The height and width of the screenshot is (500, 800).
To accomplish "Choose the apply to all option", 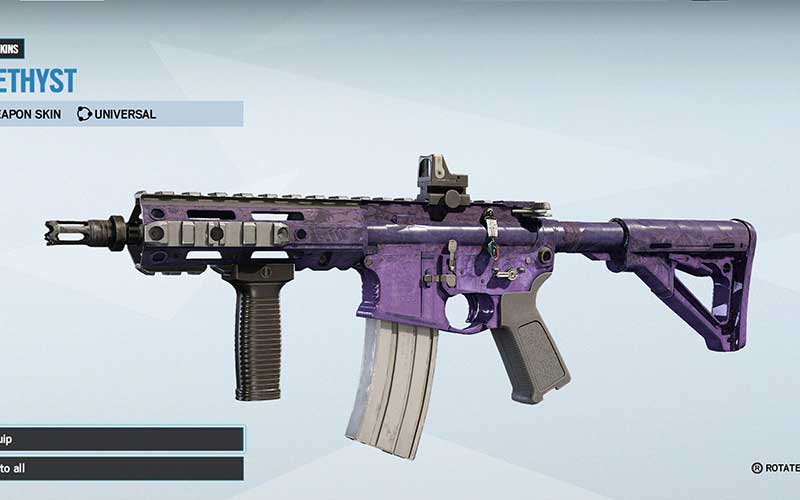I will coord(120,468).
